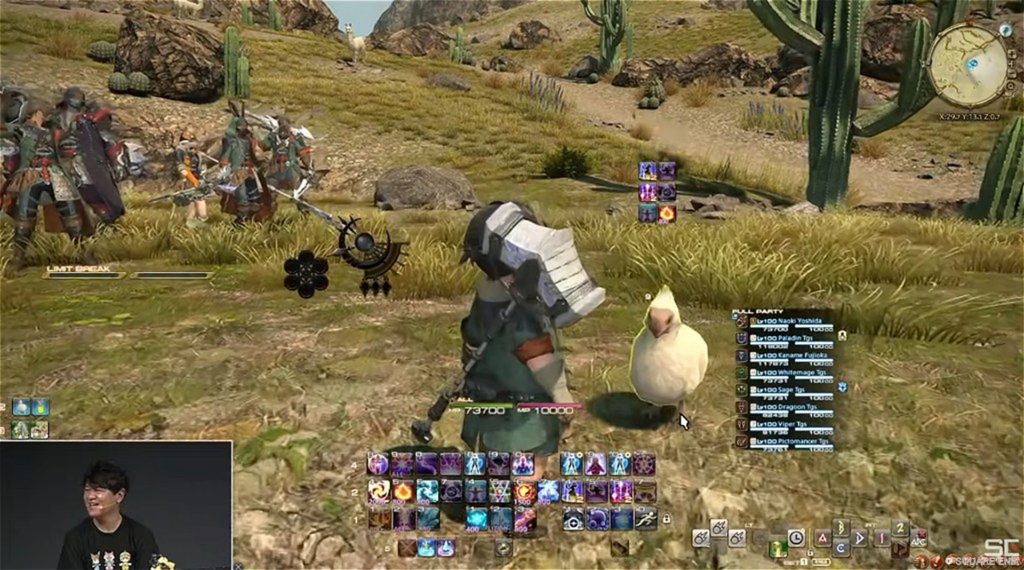Image resolution: width=1024 pixels, height=570 pixels.
Task: Click the clock icon in the bottom menu
Action: [796, 538]
